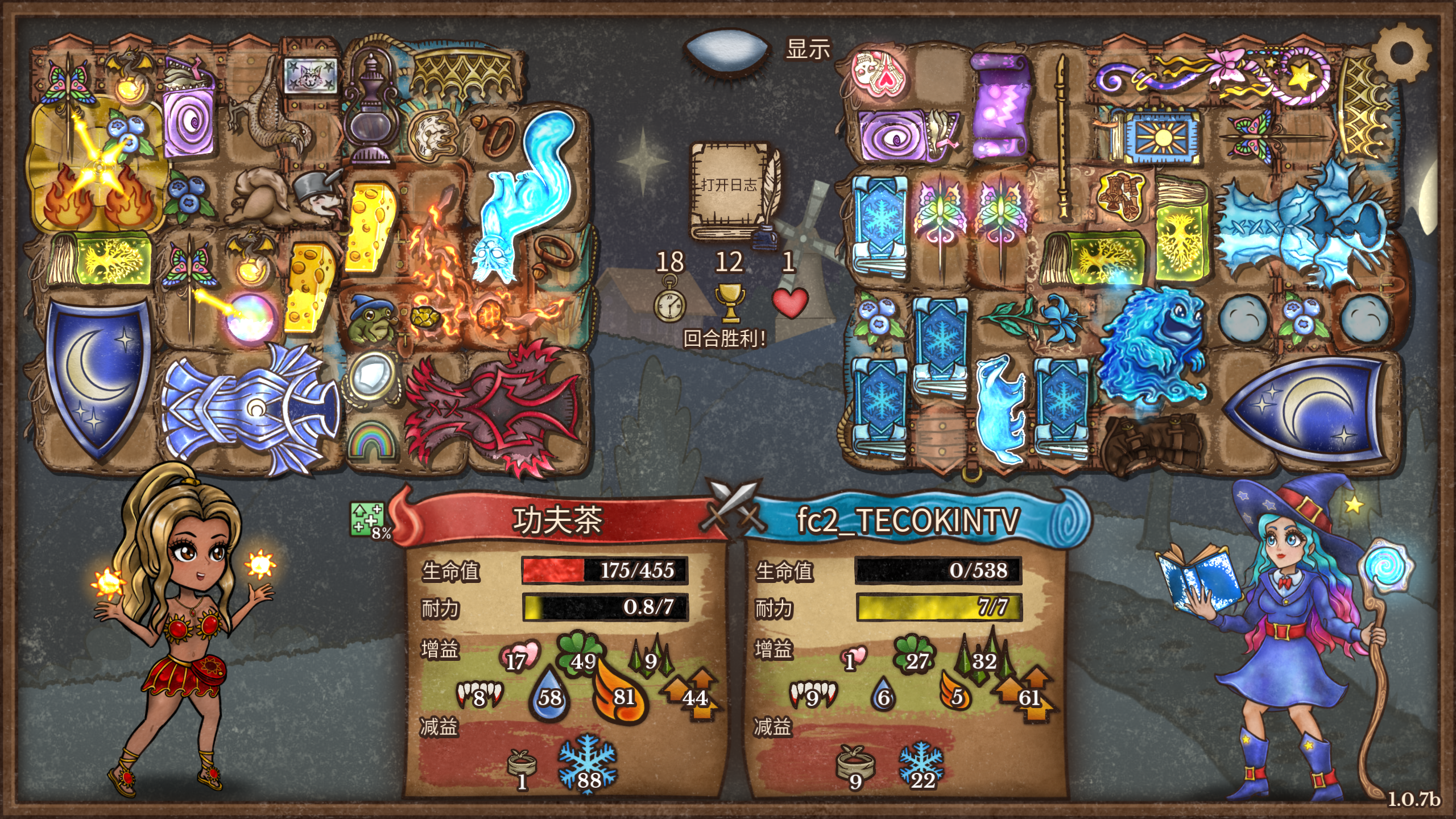Screen dimensions: 1456x819
Task: Pick the glowing blue badger item
Action: coord(999,407)
